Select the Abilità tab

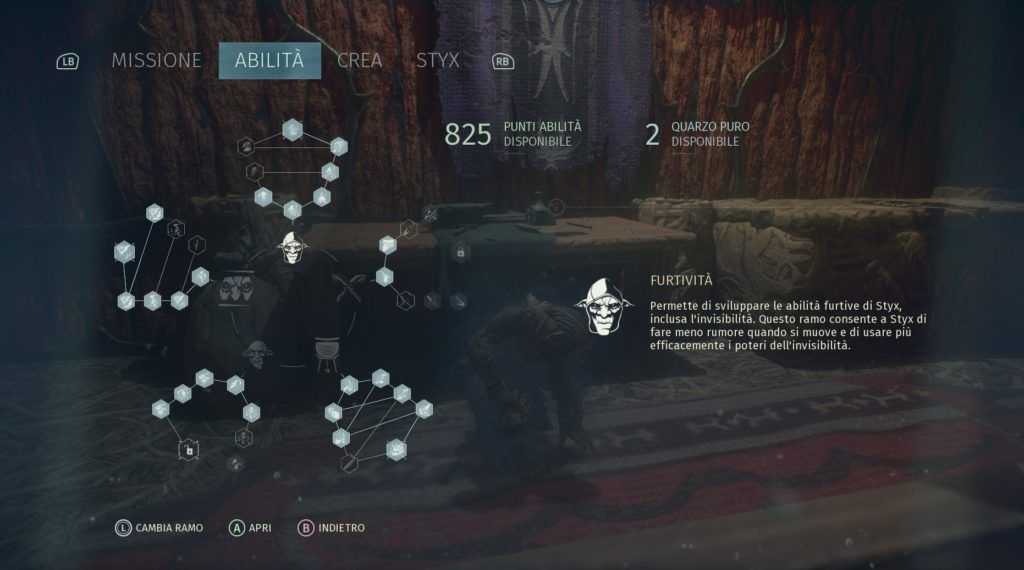[269, 60]
